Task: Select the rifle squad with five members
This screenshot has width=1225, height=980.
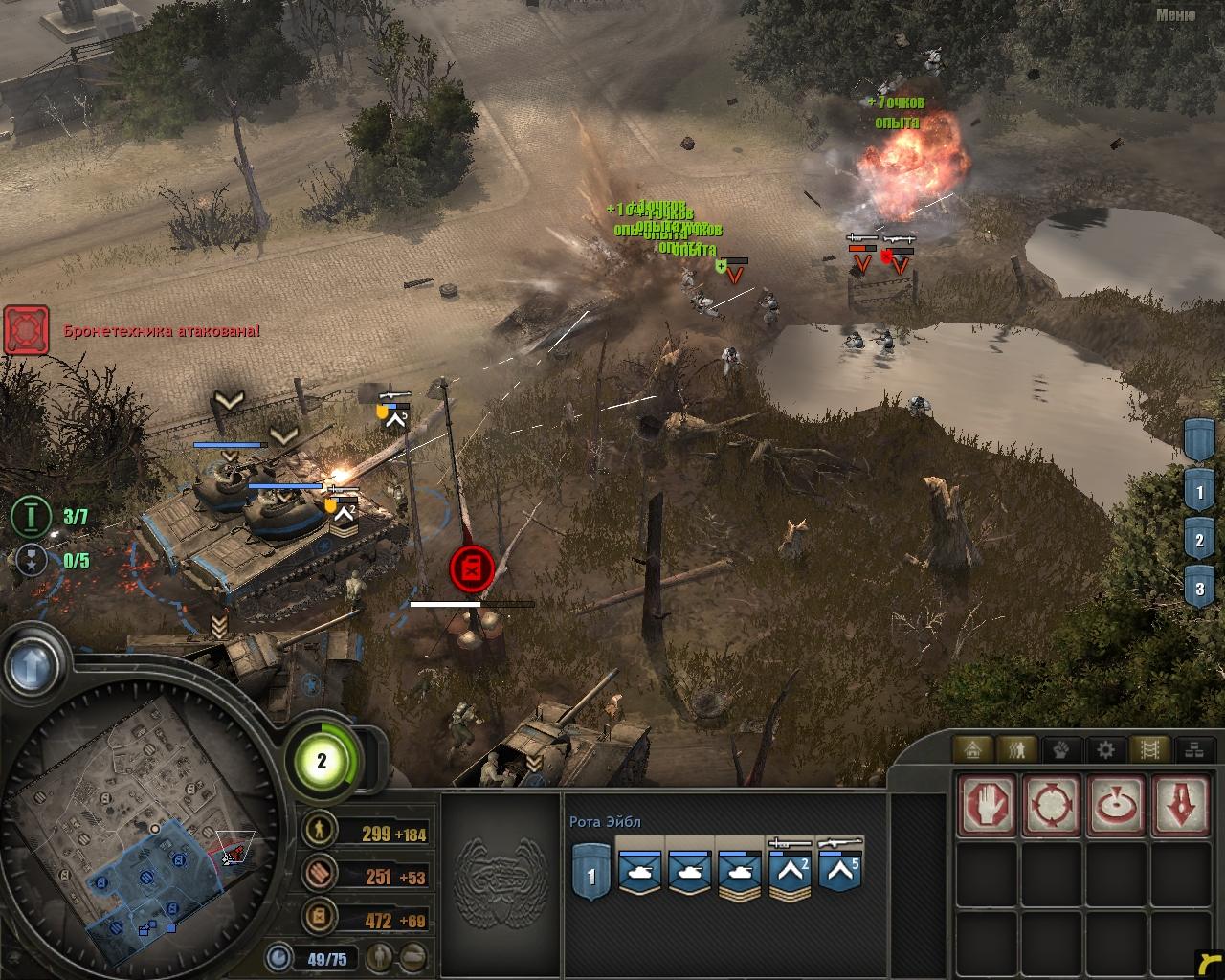Action: (839, 873)
